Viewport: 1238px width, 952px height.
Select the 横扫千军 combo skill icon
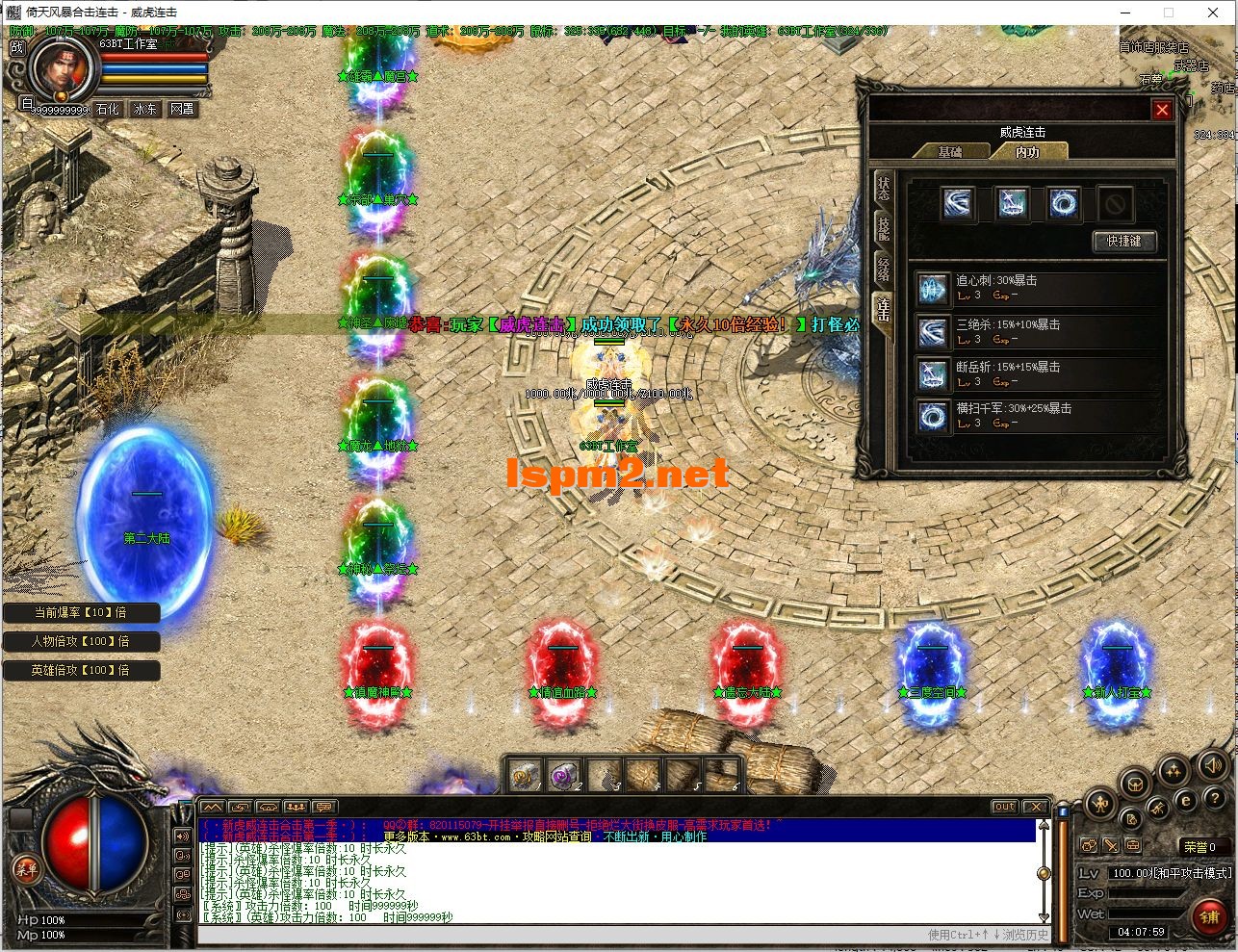932,416
